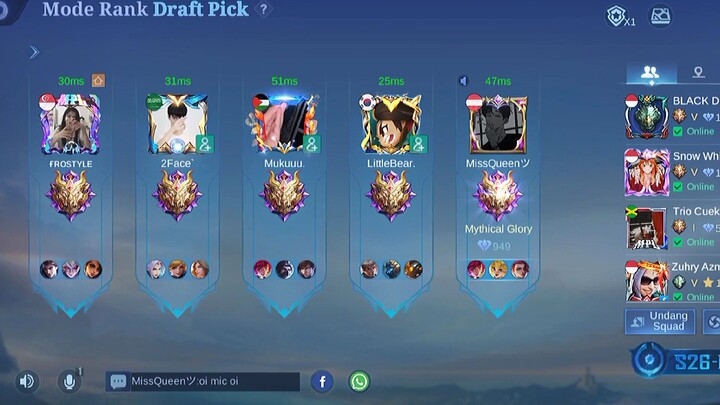Invite friends through WhatsApp

pyautogui.click(x=359, y=381)
